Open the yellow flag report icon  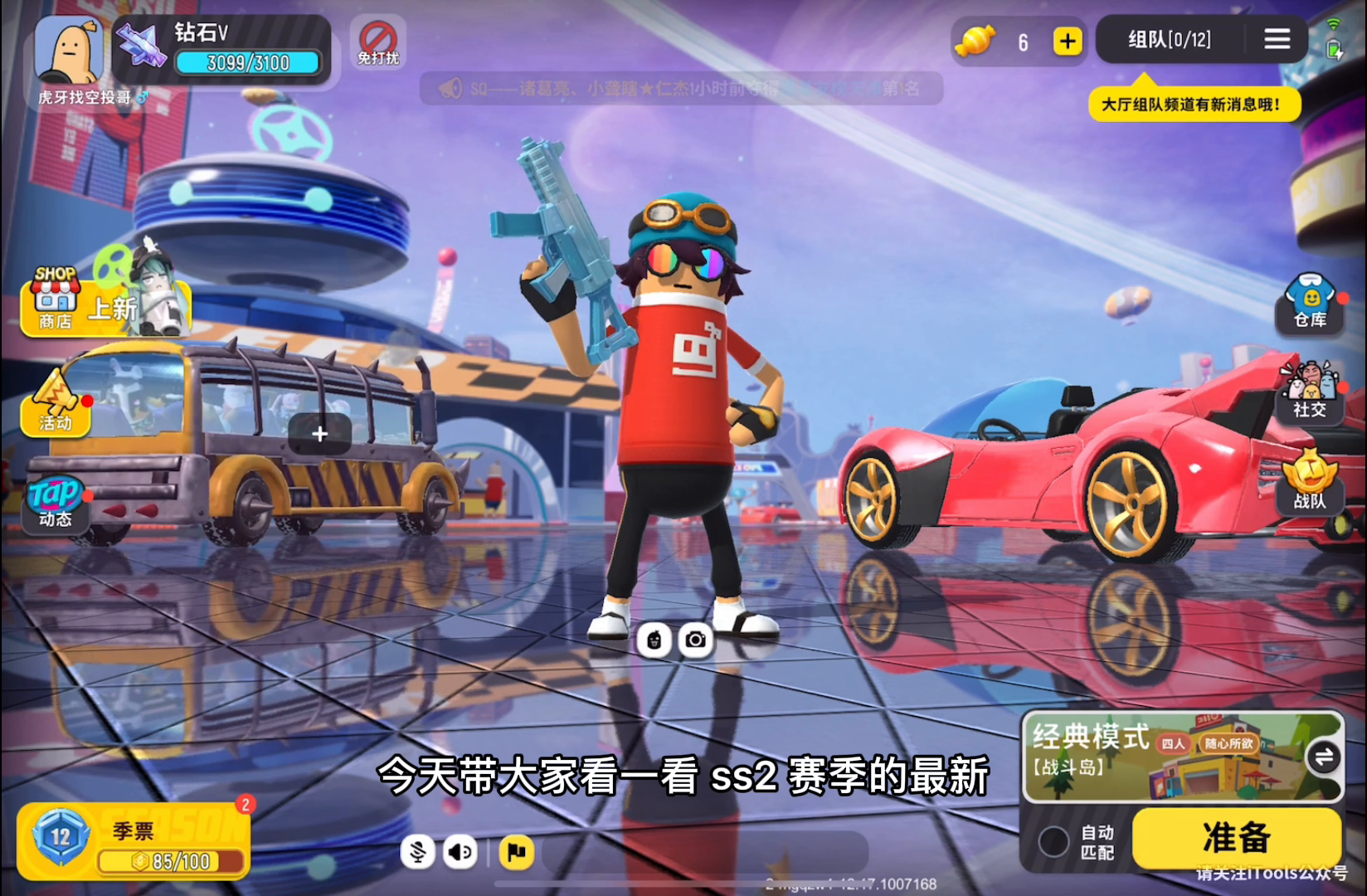coord(517,851)
